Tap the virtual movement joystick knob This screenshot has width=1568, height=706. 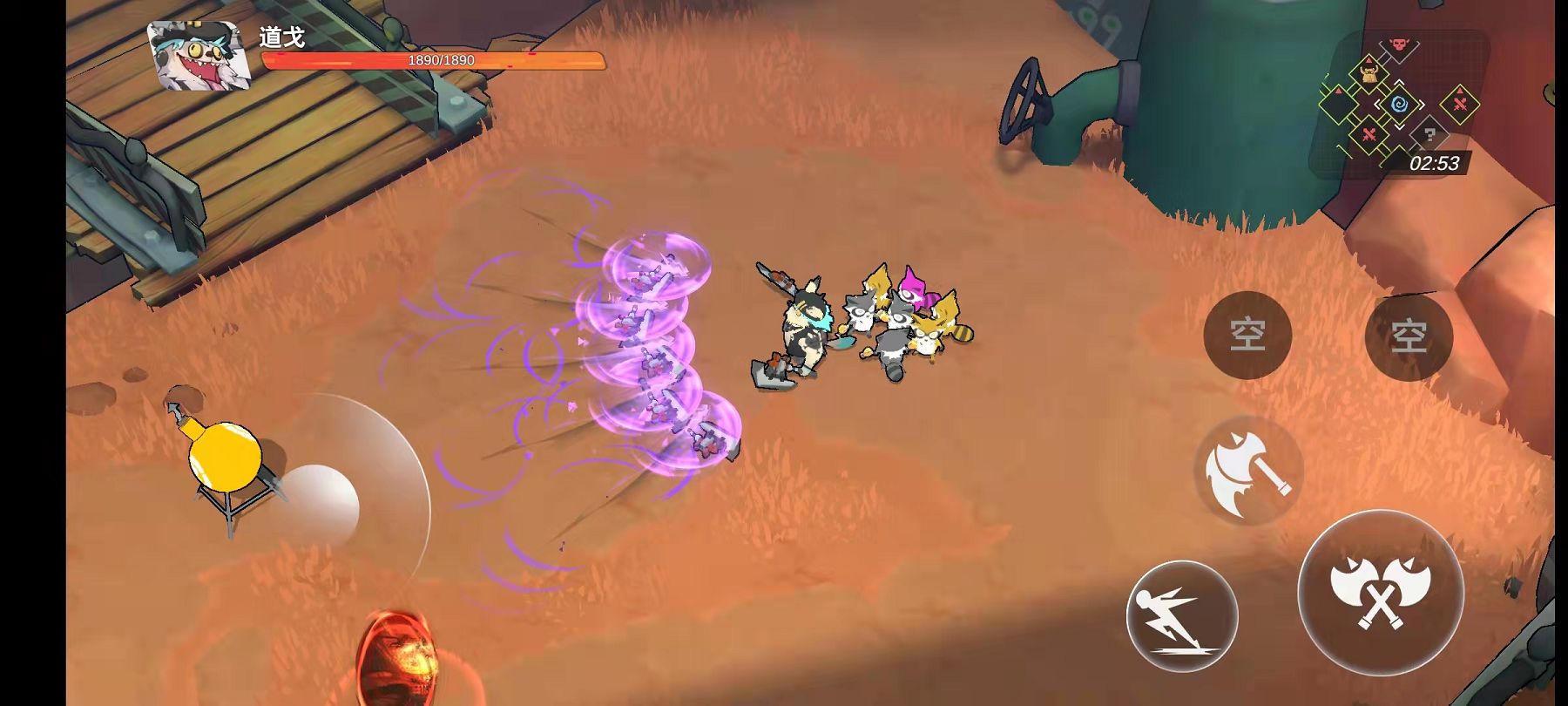point(319,505)
